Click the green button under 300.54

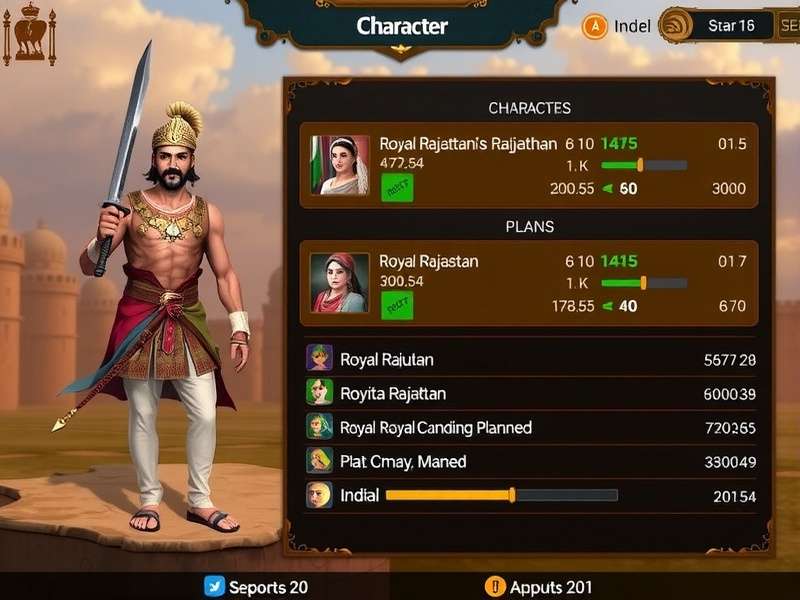397,304
